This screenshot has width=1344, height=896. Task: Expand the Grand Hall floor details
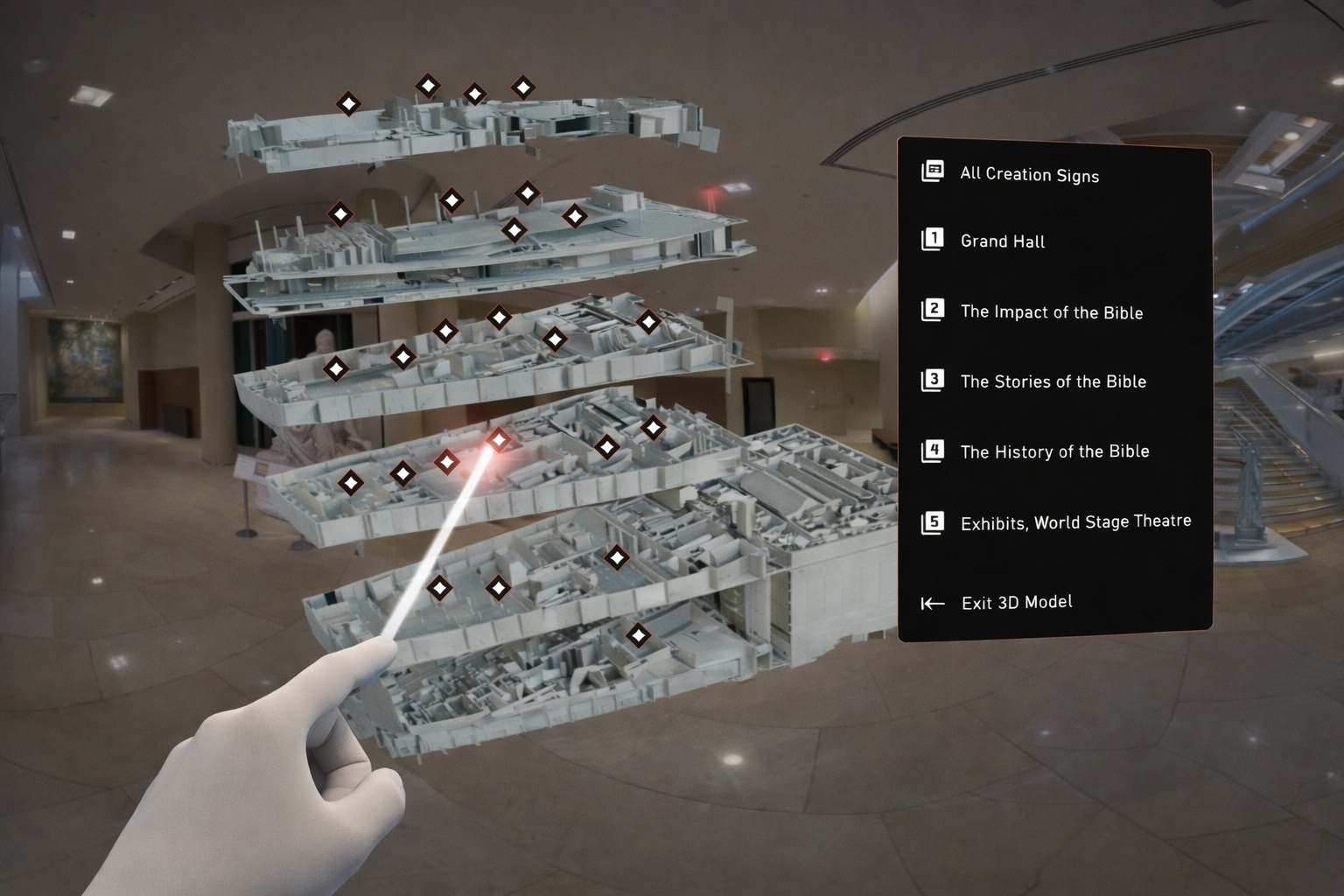click(1002, 241)
